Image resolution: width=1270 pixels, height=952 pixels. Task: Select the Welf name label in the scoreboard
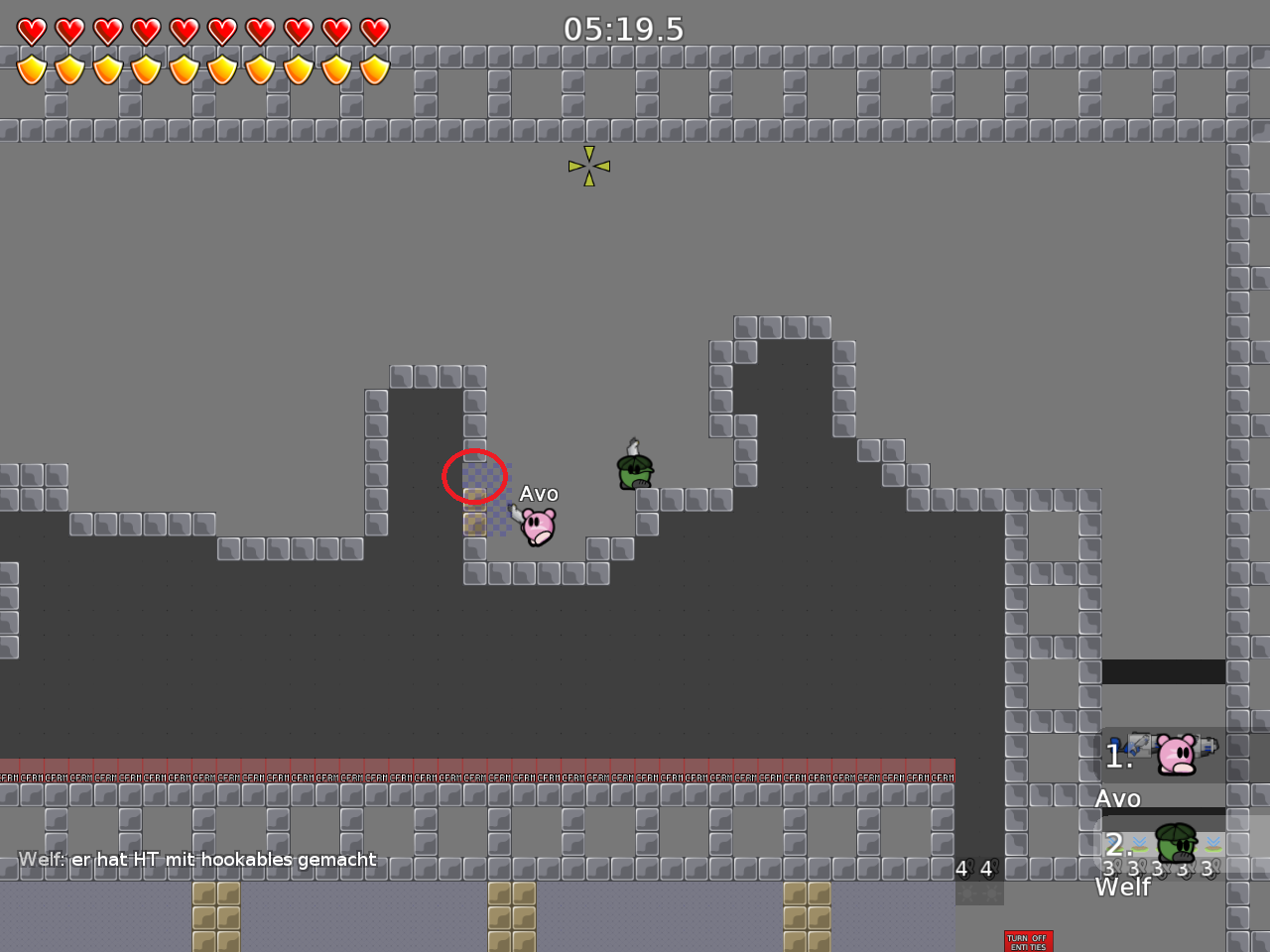click(x=1122, y=888)
